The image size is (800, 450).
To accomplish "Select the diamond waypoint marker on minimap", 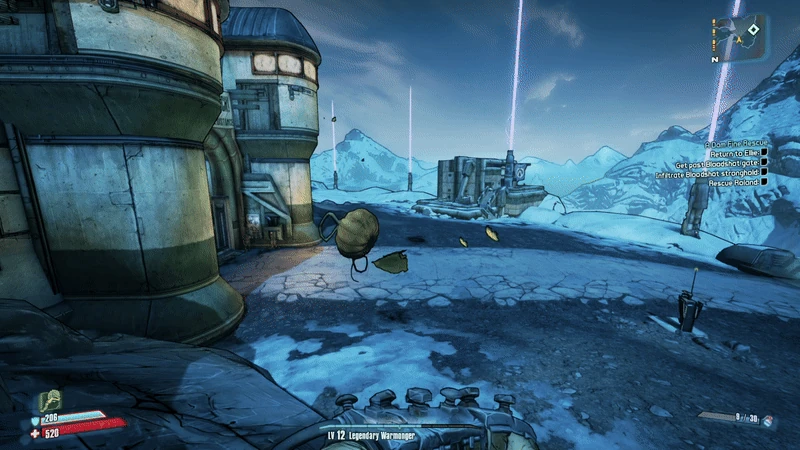I will [x=752, y=32].
